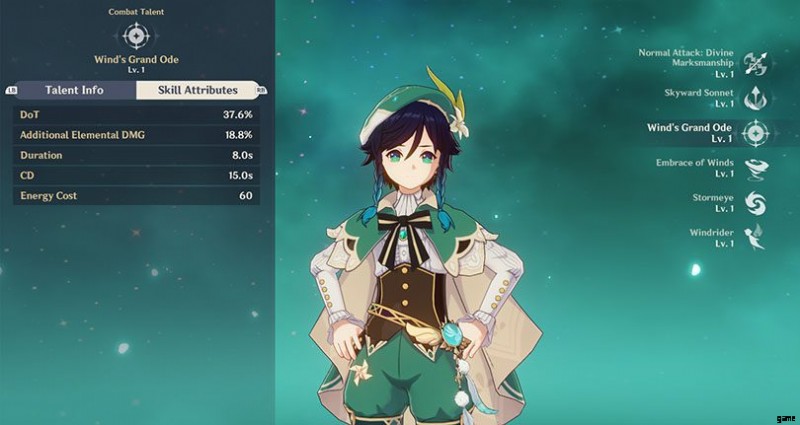Select the Skyward Sonnet talent
The height and width of the screenshot is (425, 800).
coord(755,97)
